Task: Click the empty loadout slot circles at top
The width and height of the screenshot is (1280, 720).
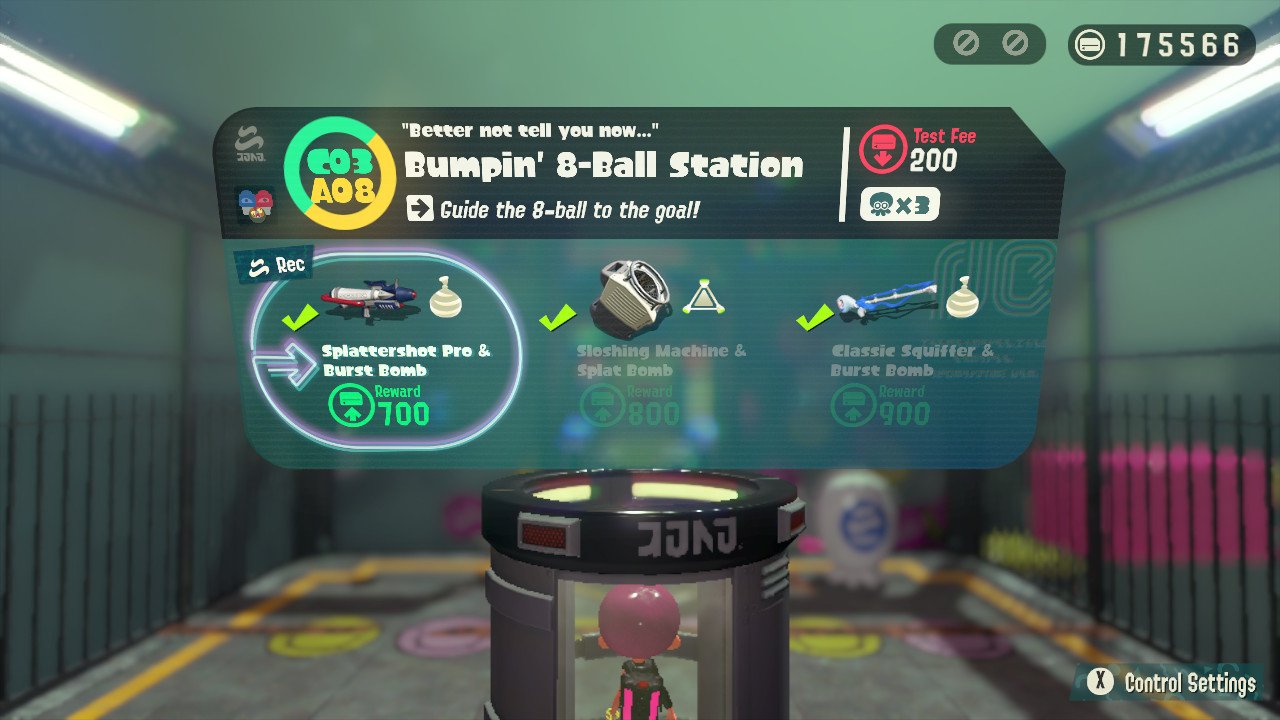Action: tap(990, 42)
